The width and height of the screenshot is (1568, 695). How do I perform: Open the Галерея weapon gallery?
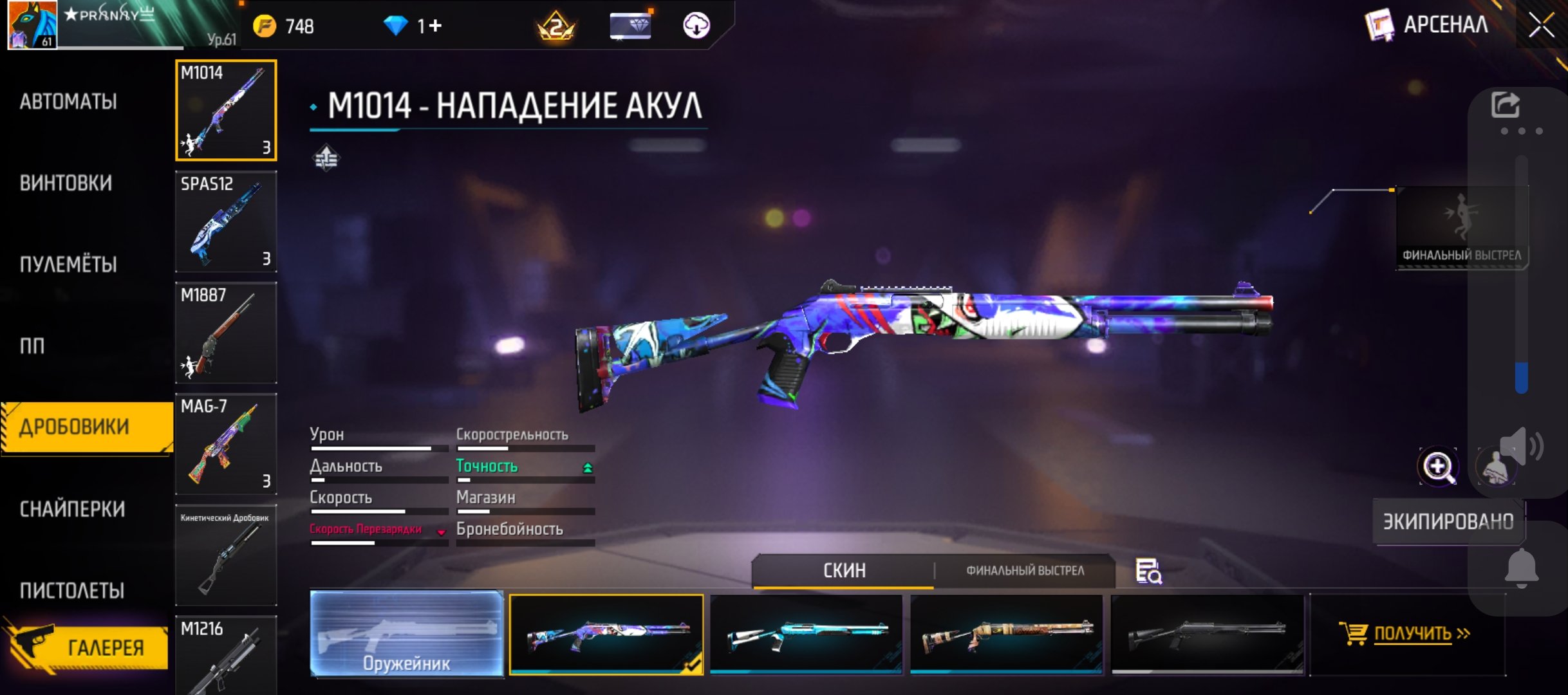(90, 647)
